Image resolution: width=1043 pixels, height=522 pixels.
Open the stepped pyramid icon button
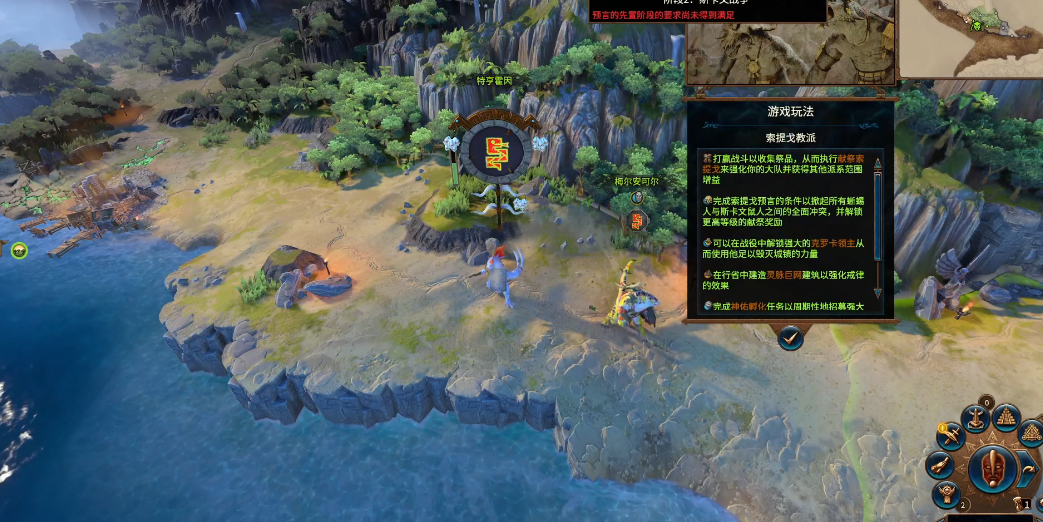1005,417
